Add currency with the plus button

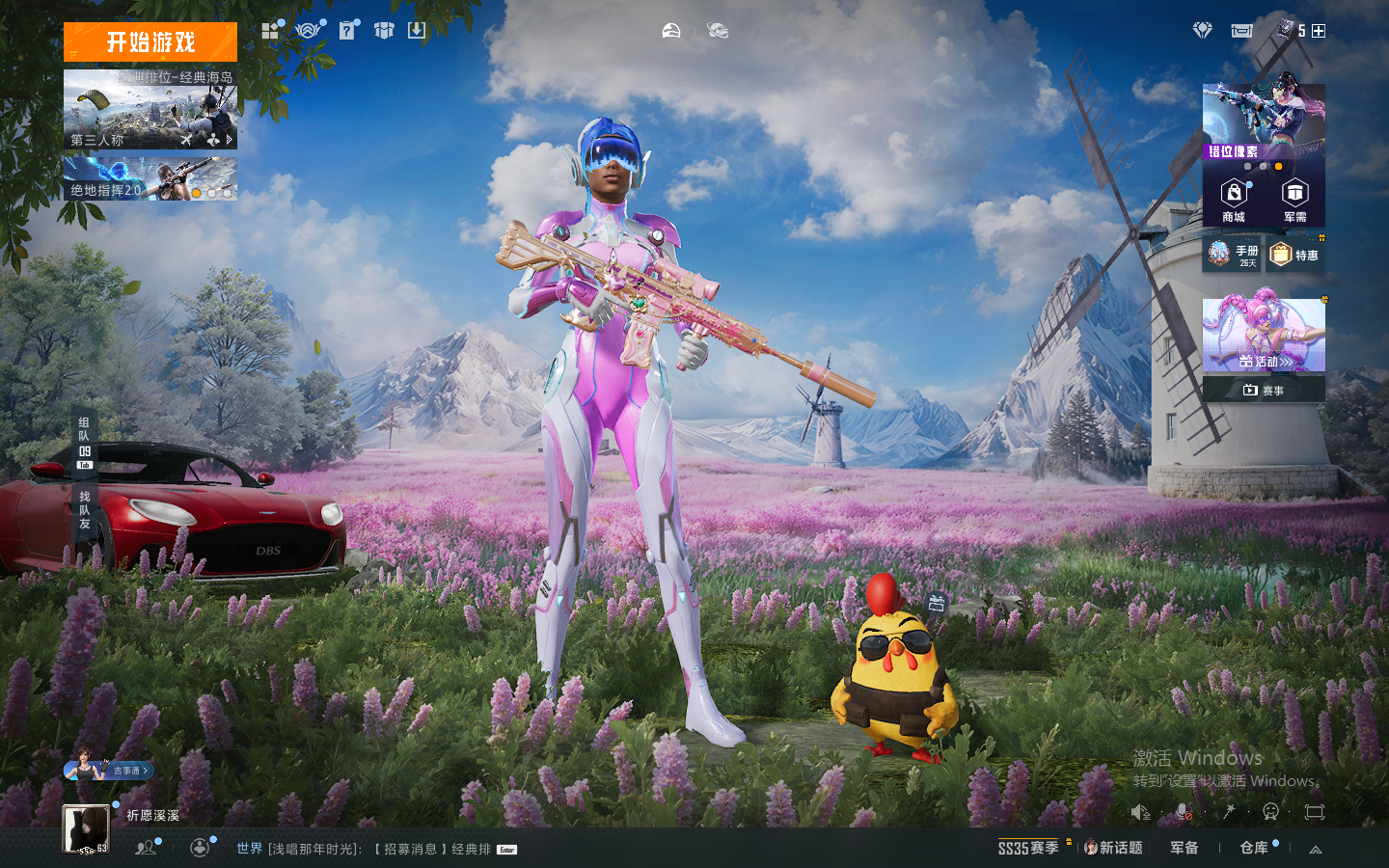click(x=1319, y=31)
